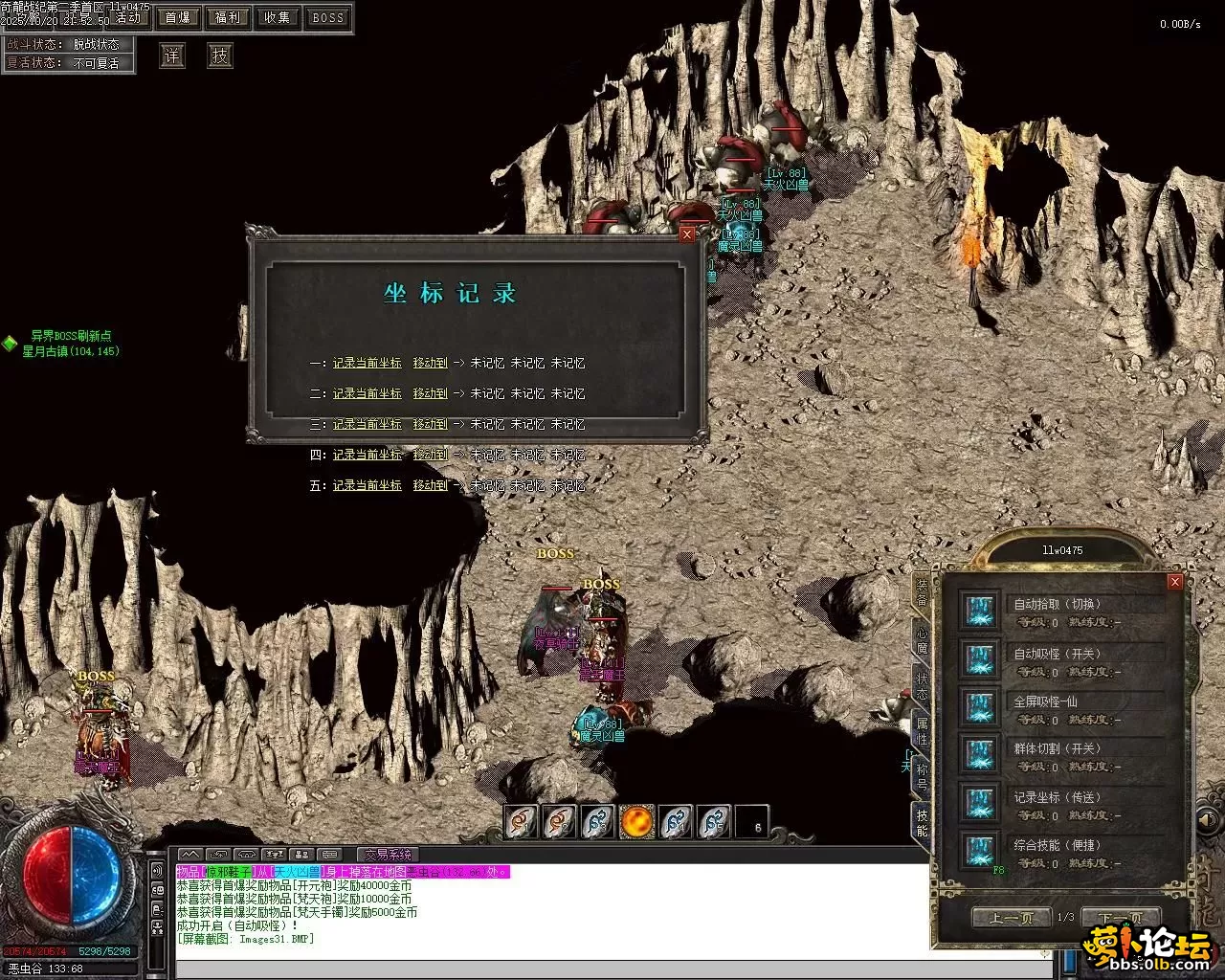The height and width of the screenshot is (980, 1225).
Task: Open the 交易系统 trade system
Action: point(388,855)
